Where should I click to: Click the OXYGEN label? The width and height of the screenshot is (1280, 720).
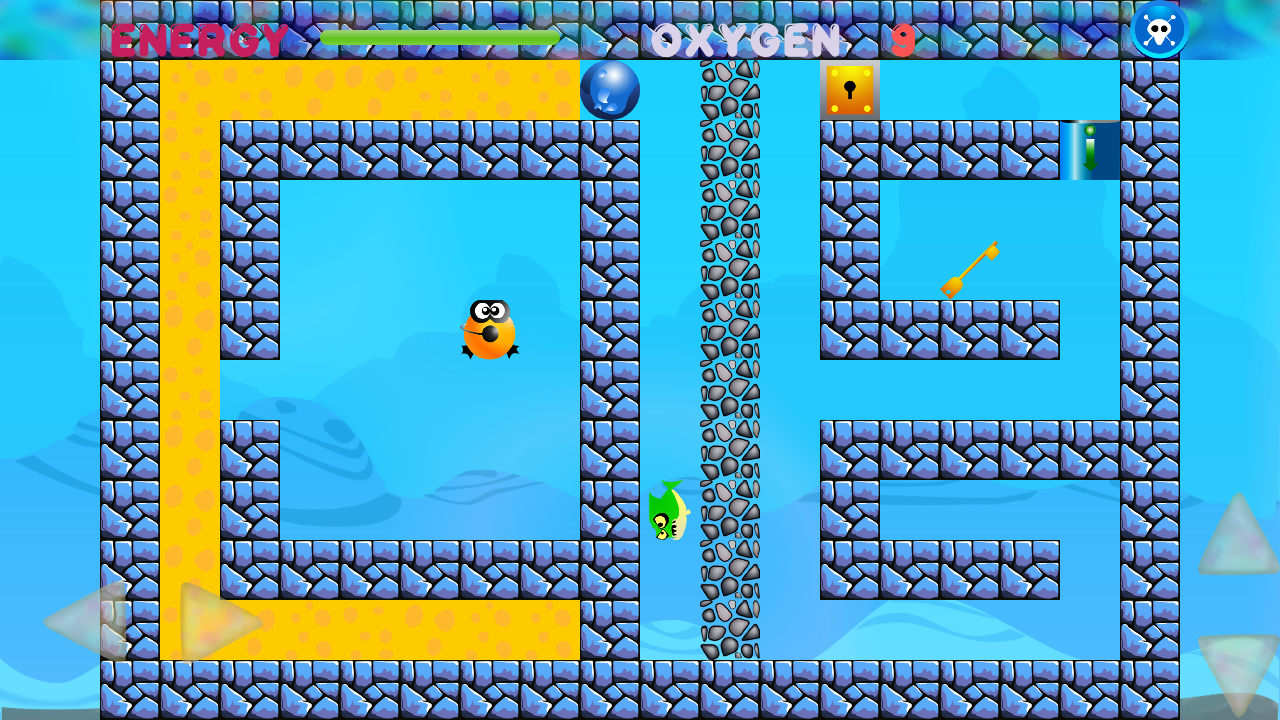point(745,40)
